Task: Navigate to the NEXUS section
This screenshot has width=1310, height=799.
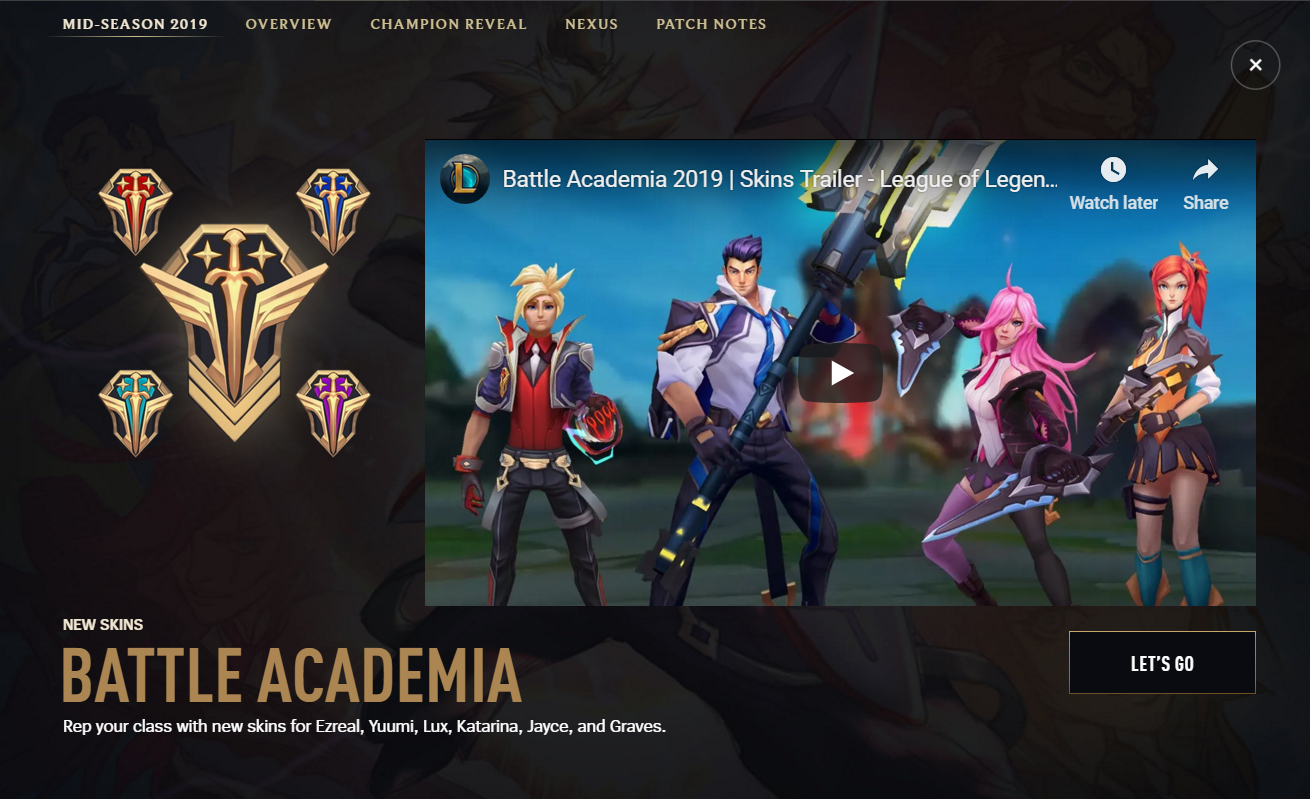Action: pos(591,24)
